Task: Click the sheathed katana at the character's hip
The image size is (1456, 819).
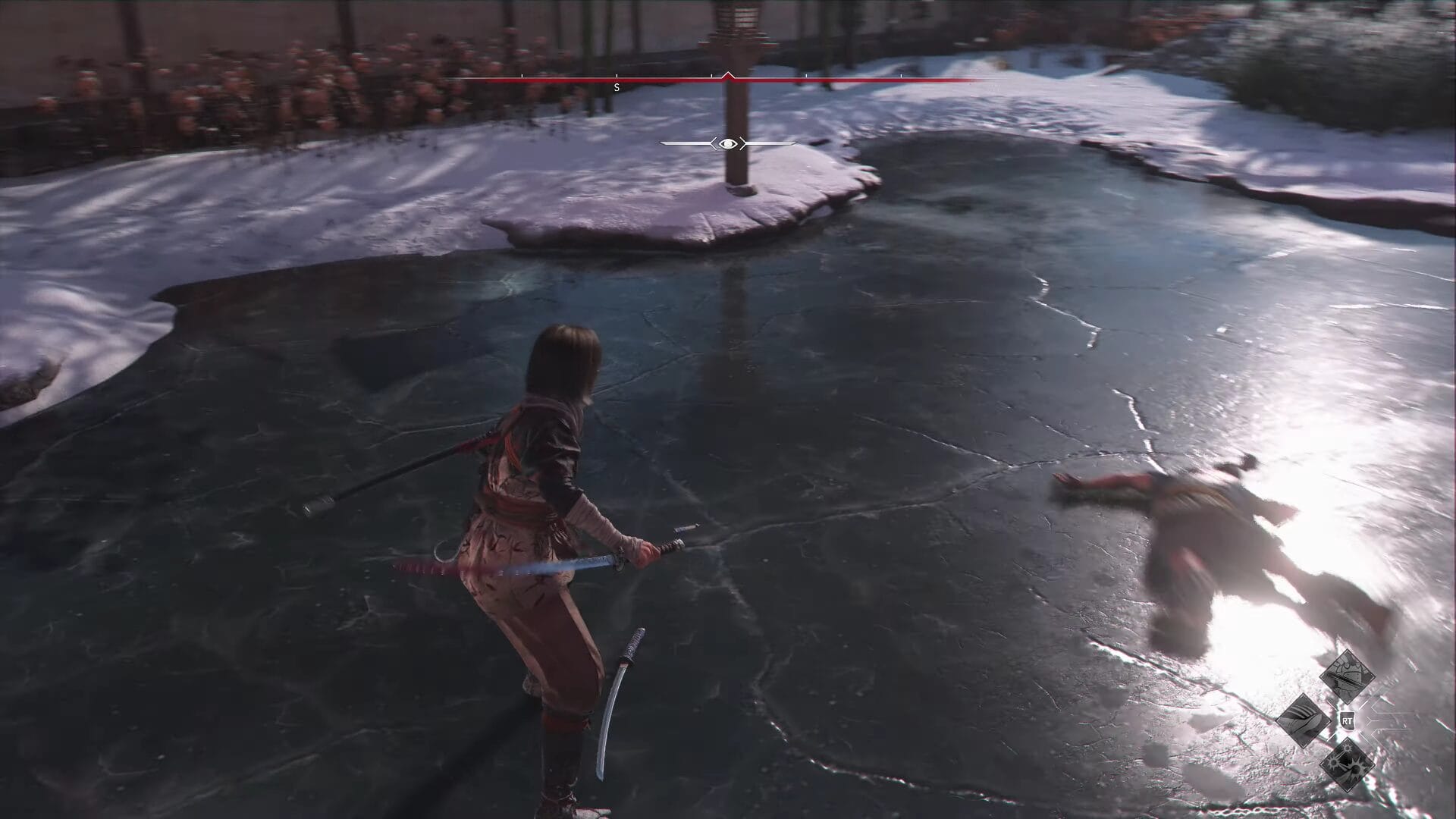Action: coord(622,682)
